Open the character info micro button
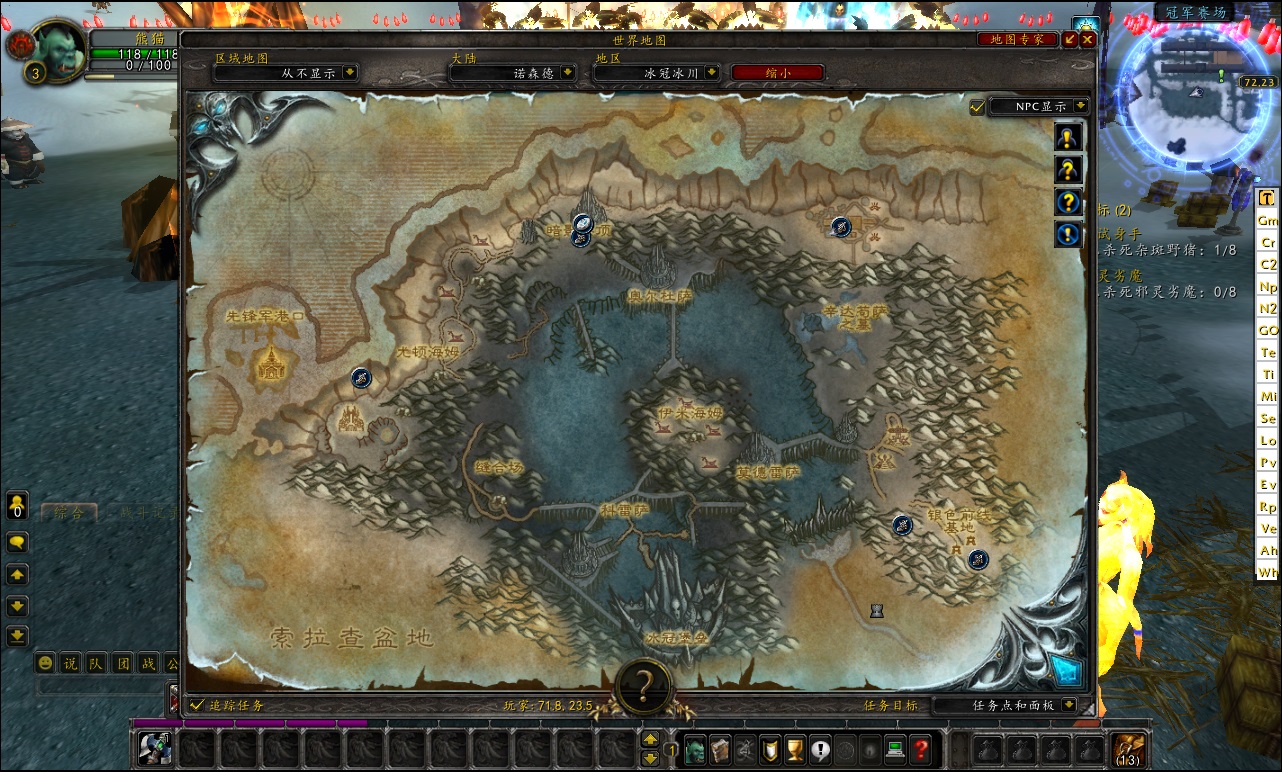 pyautogui.click(x=695, y=748)
